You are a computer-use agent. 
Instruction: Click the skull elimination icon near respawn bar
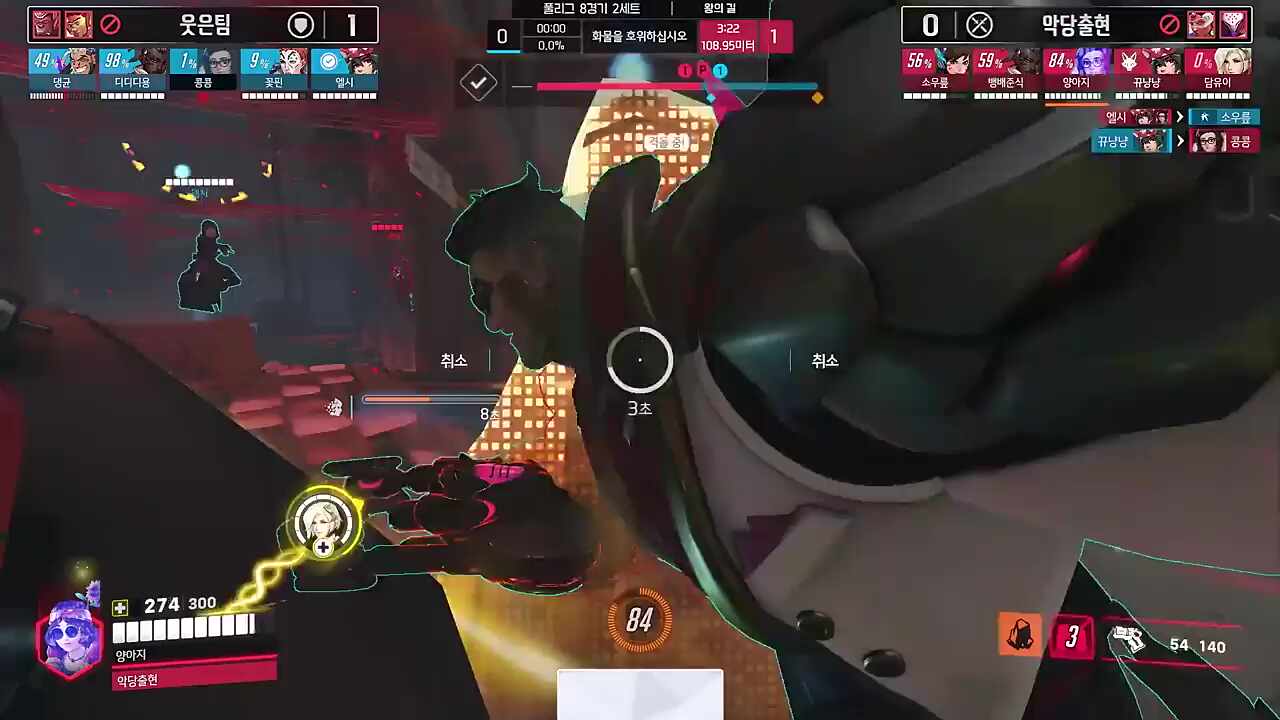[334, 407]
